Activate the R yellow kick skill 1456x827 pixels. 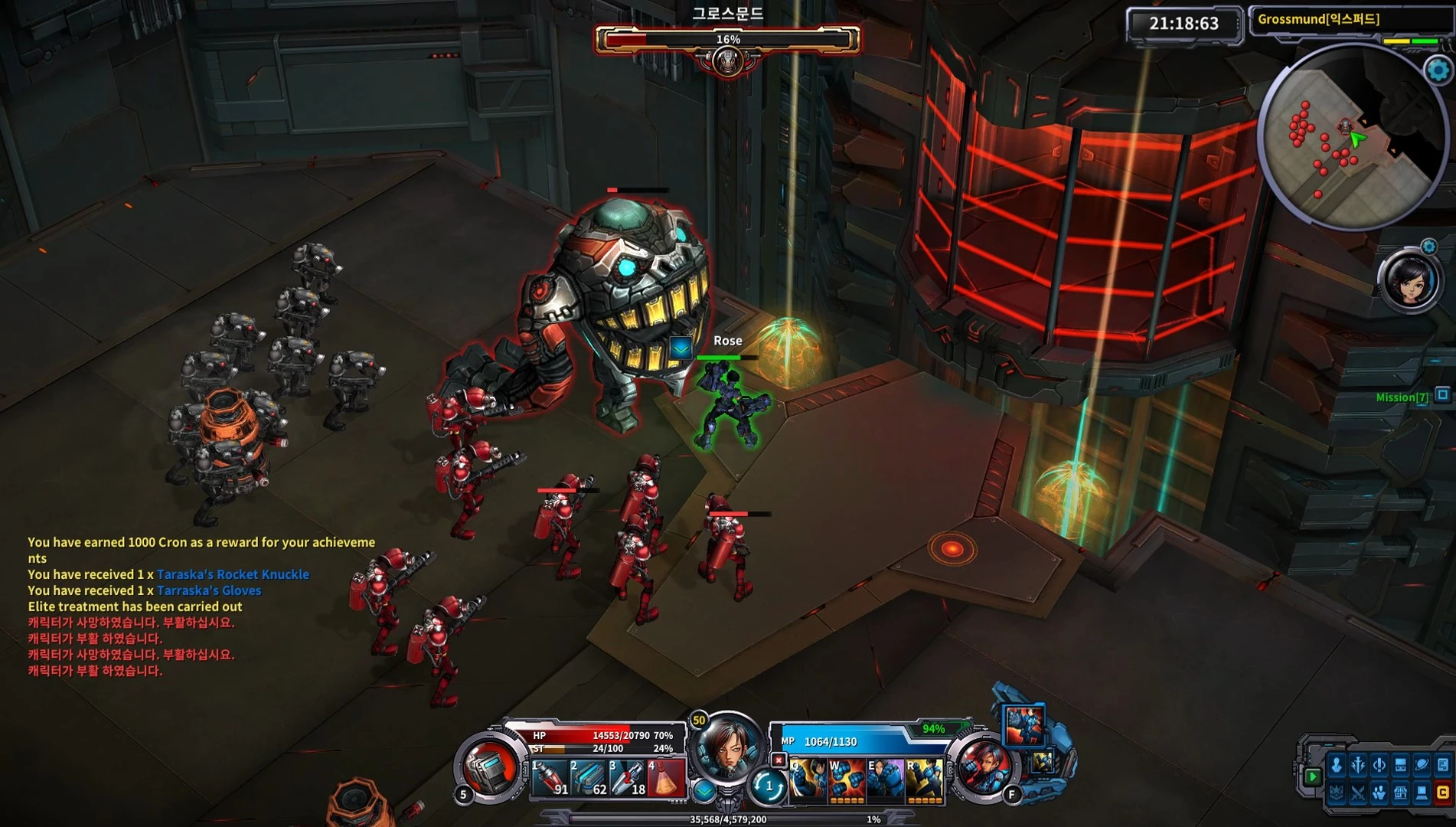pyautogui.click(x=924, y=780)
